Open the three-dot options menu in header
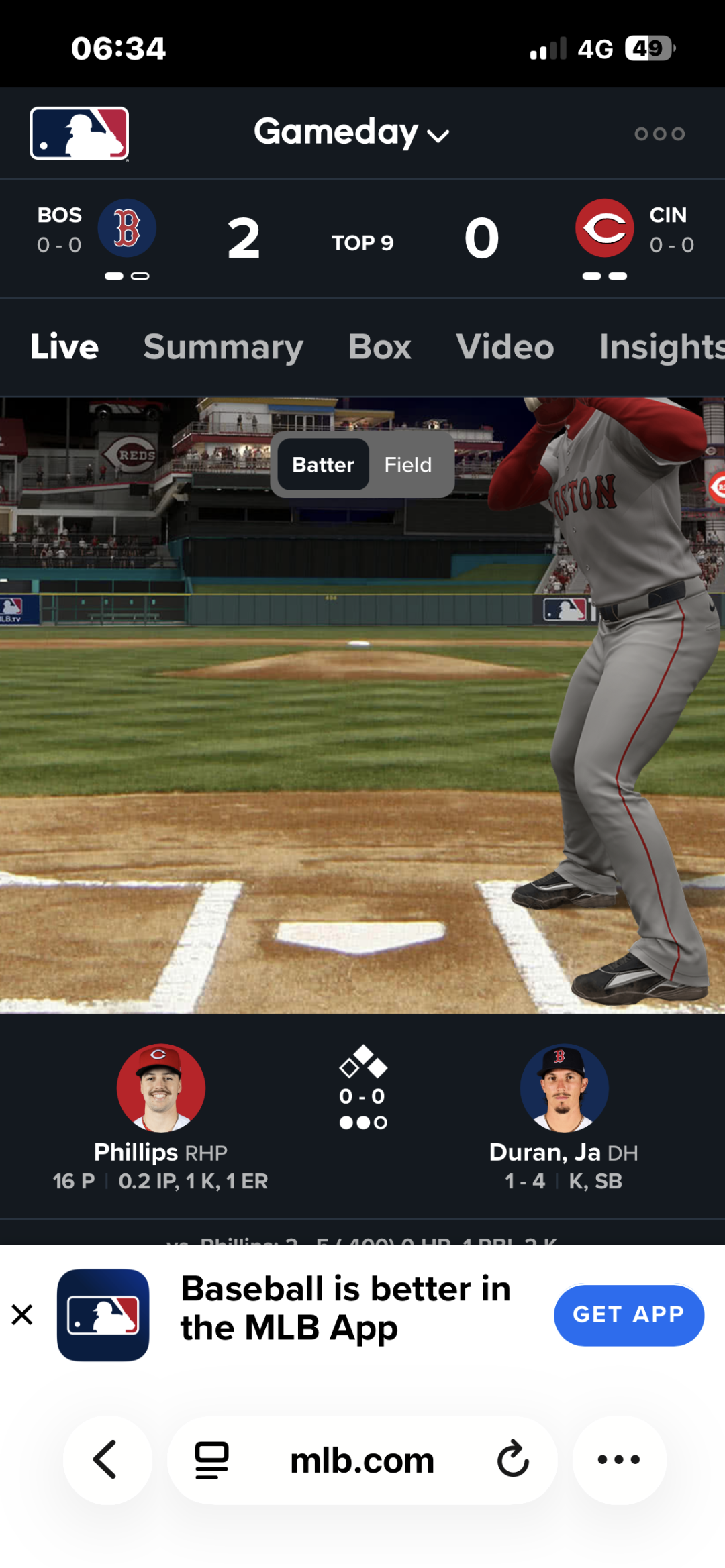The width and height of the screenshot is (725, 1568). click(x=659, y=134)
